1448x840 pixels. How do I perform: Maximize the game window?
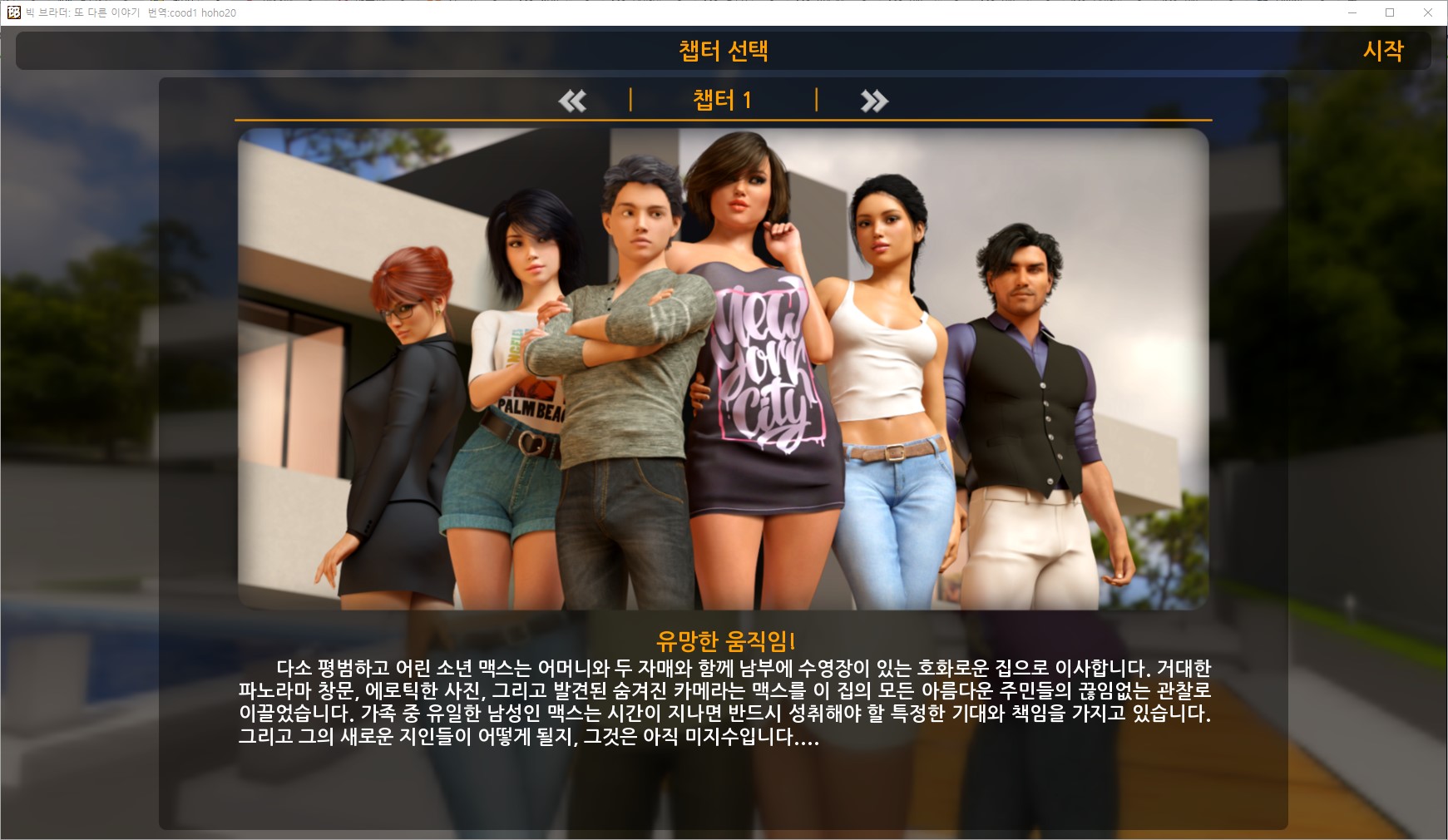point(1390,12)
